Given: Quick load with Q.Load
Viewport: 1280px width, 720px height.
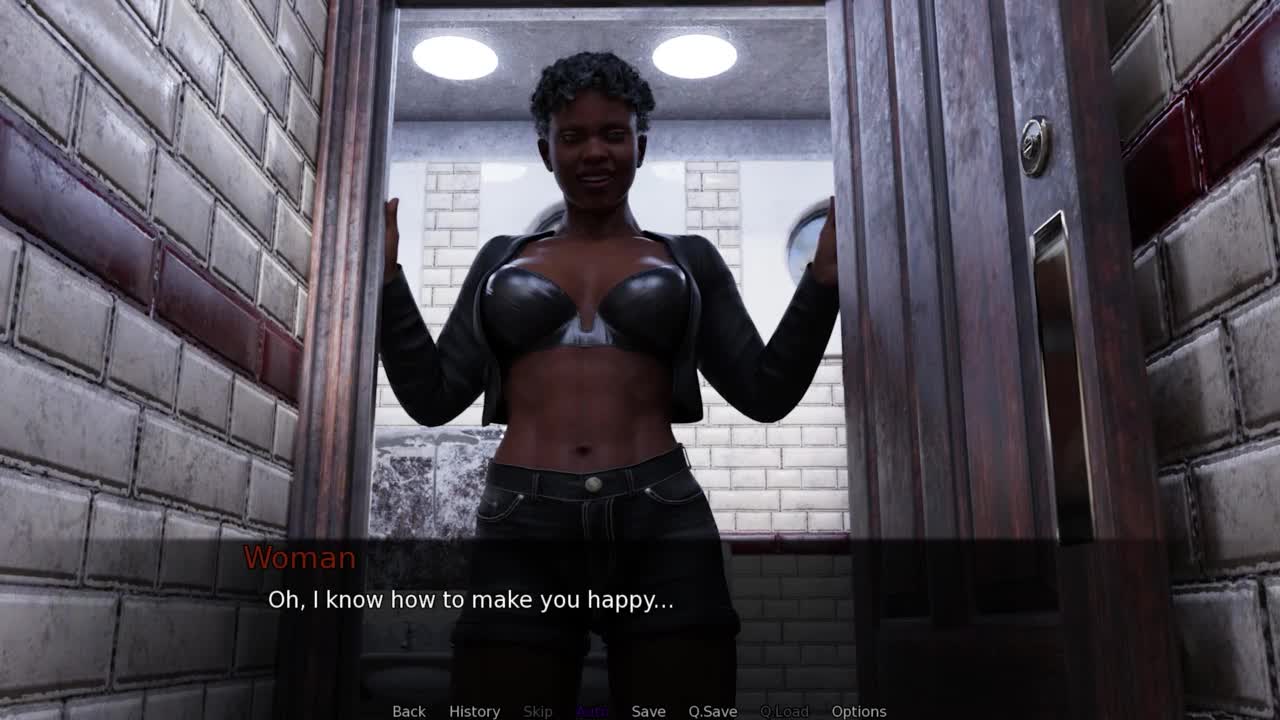Looking at the screenshot, I should pyautogui.click(x=784, y=711).
